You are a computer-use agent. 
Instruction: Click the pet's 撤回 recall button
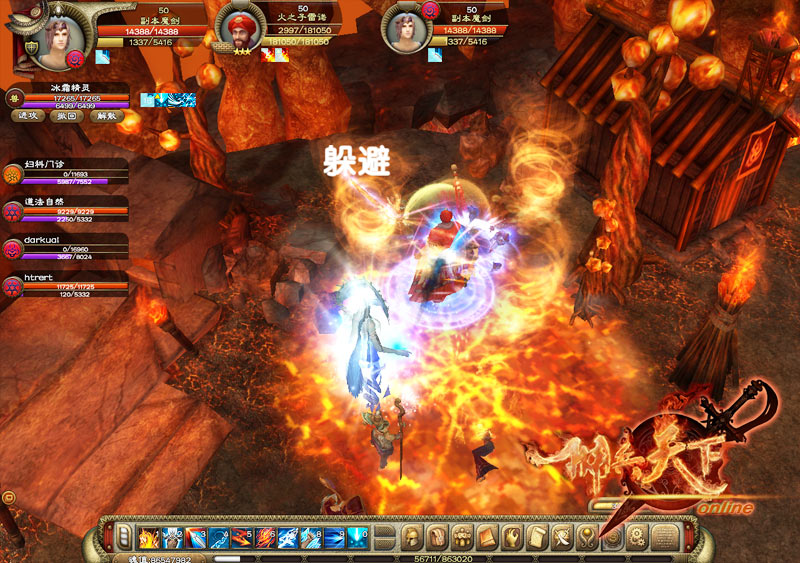[65, 115]
